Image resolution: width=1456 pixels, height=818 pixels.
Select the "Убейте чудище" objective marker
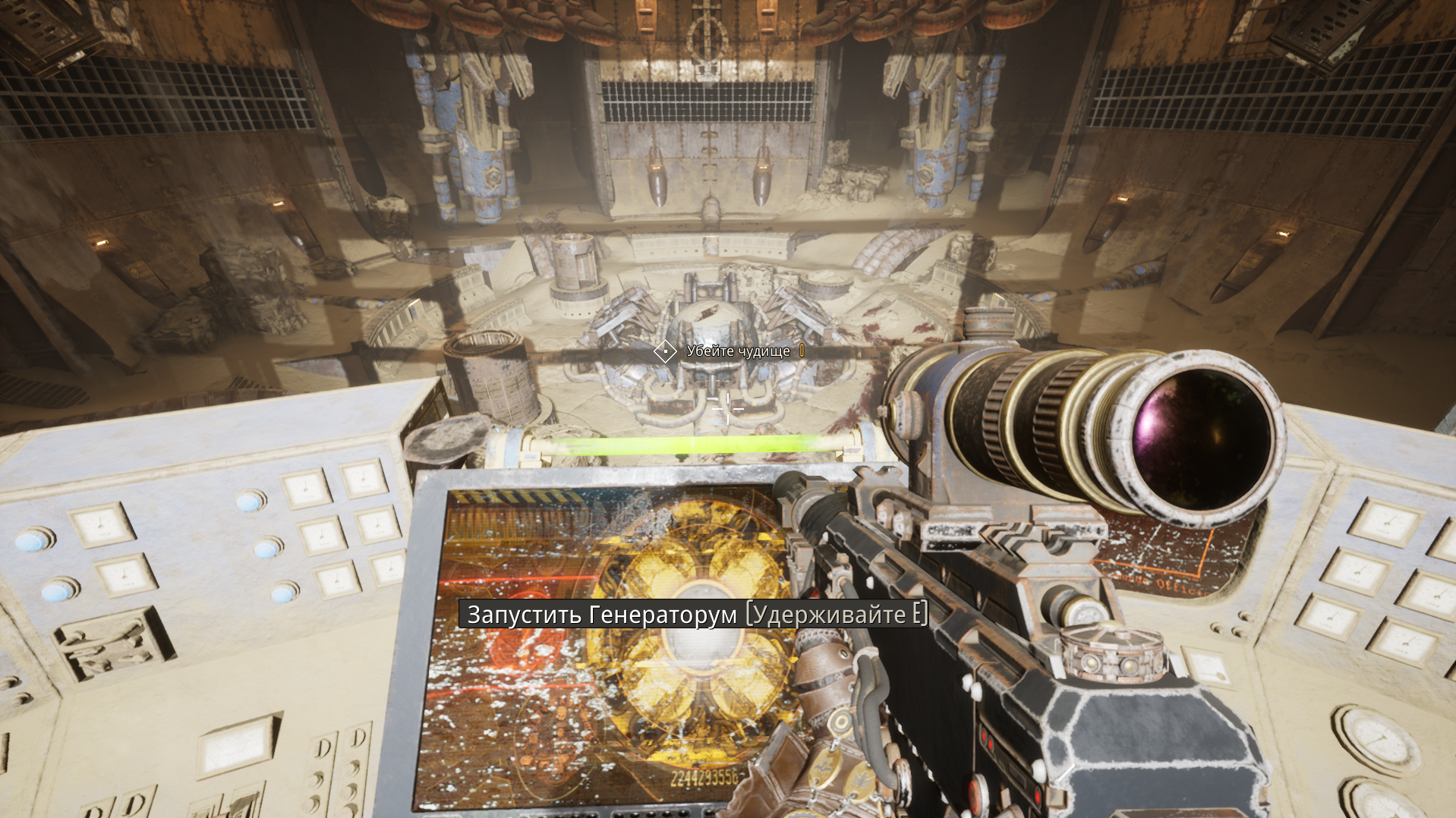(665, 351)
